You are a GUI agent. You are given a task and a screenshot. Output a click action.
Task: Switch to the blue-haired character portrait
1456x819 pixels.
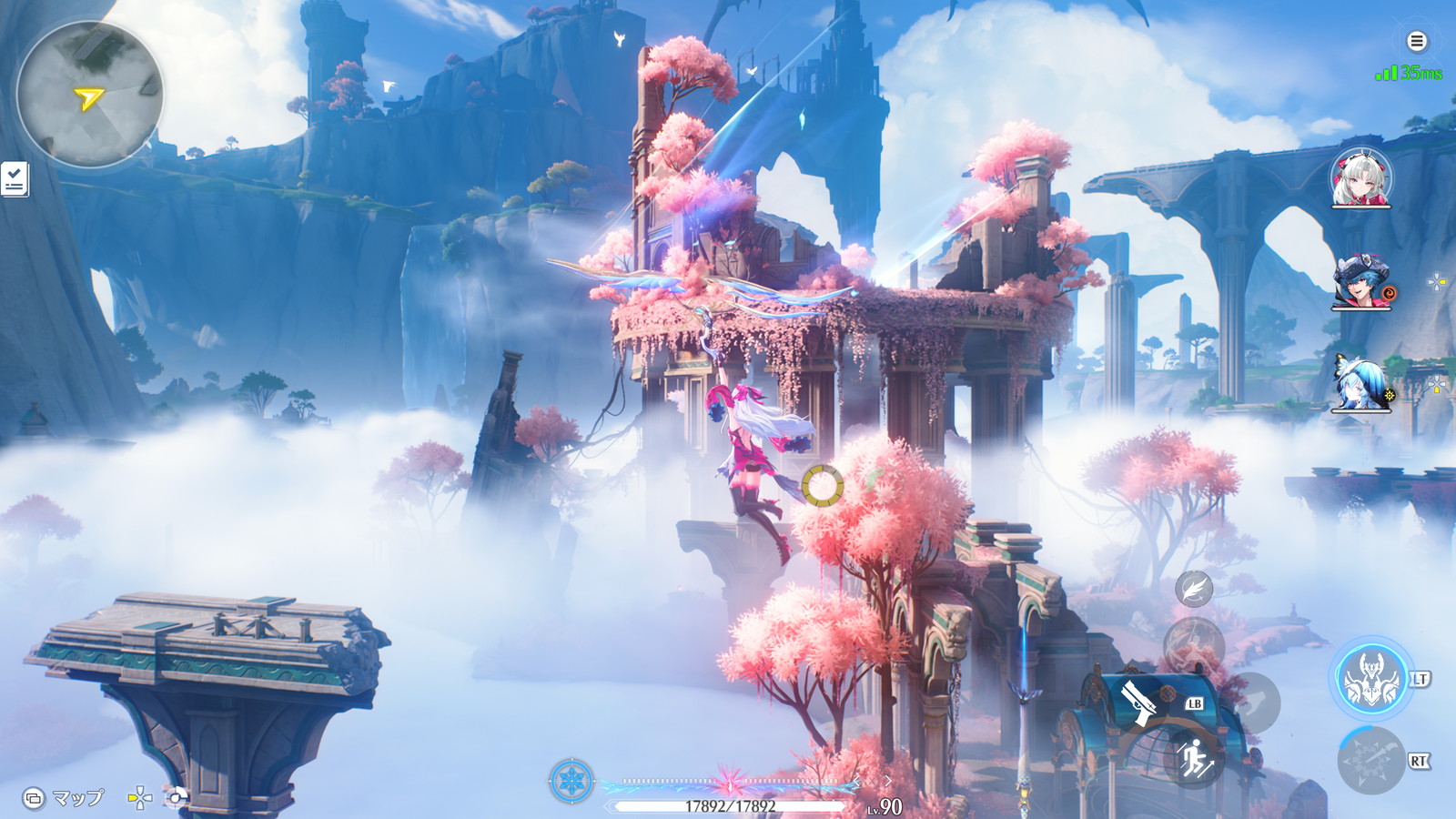pyautogui.click(x=1361, y=383)
